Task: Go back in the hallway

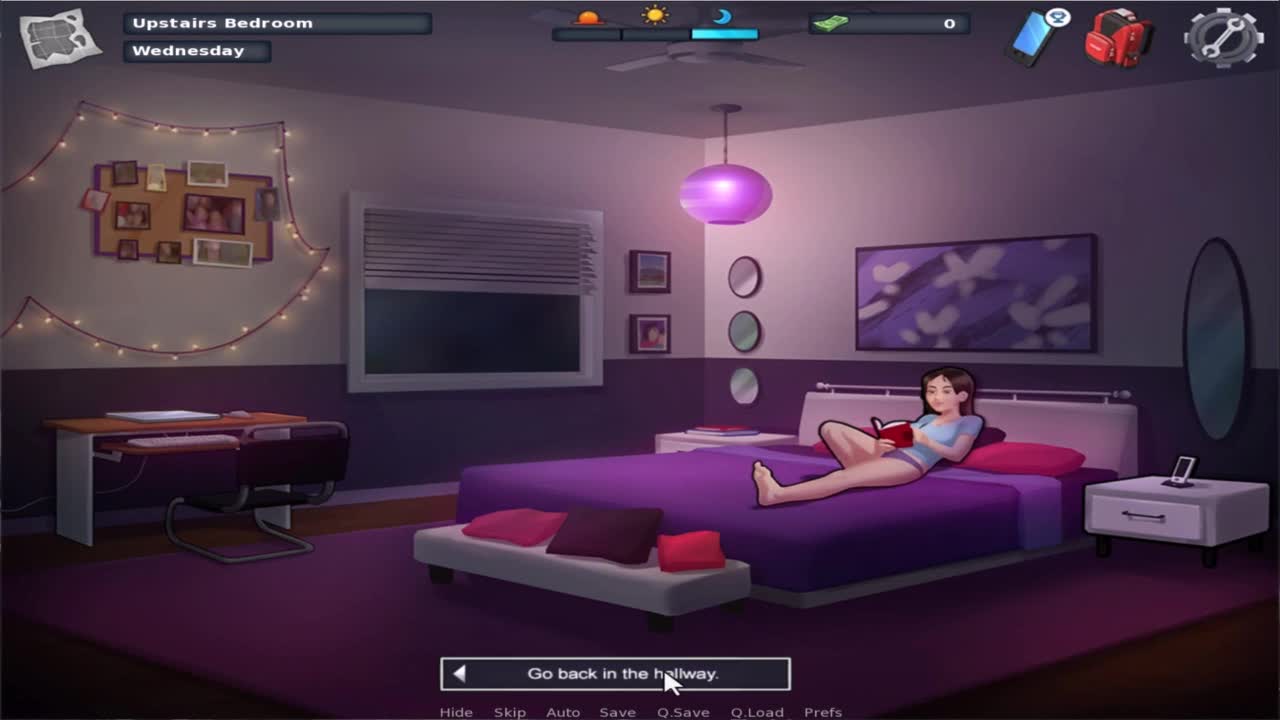Action: tap(615, 674)
